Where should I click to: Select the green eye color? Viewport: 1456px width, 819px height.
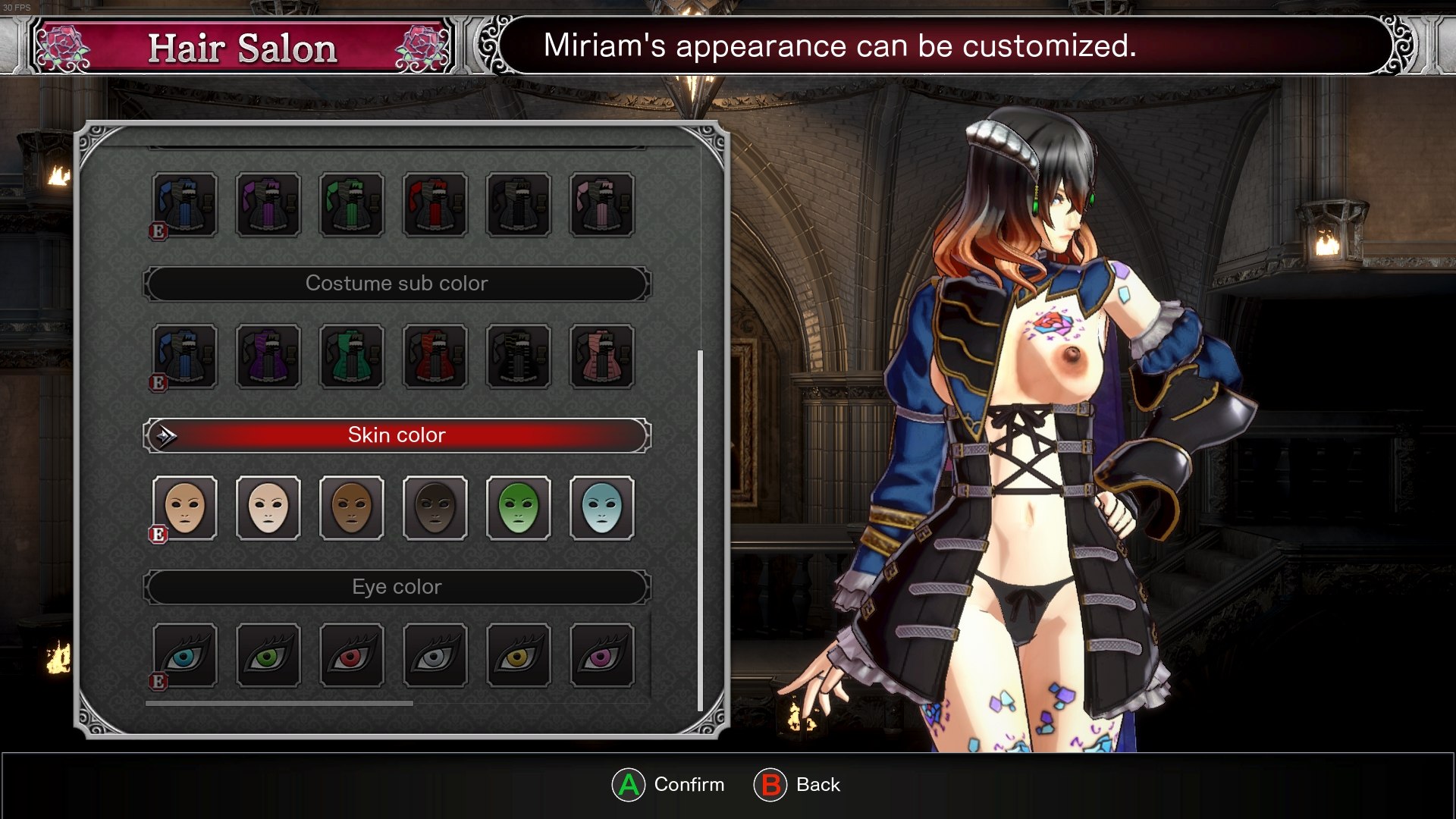coord(268,656)
